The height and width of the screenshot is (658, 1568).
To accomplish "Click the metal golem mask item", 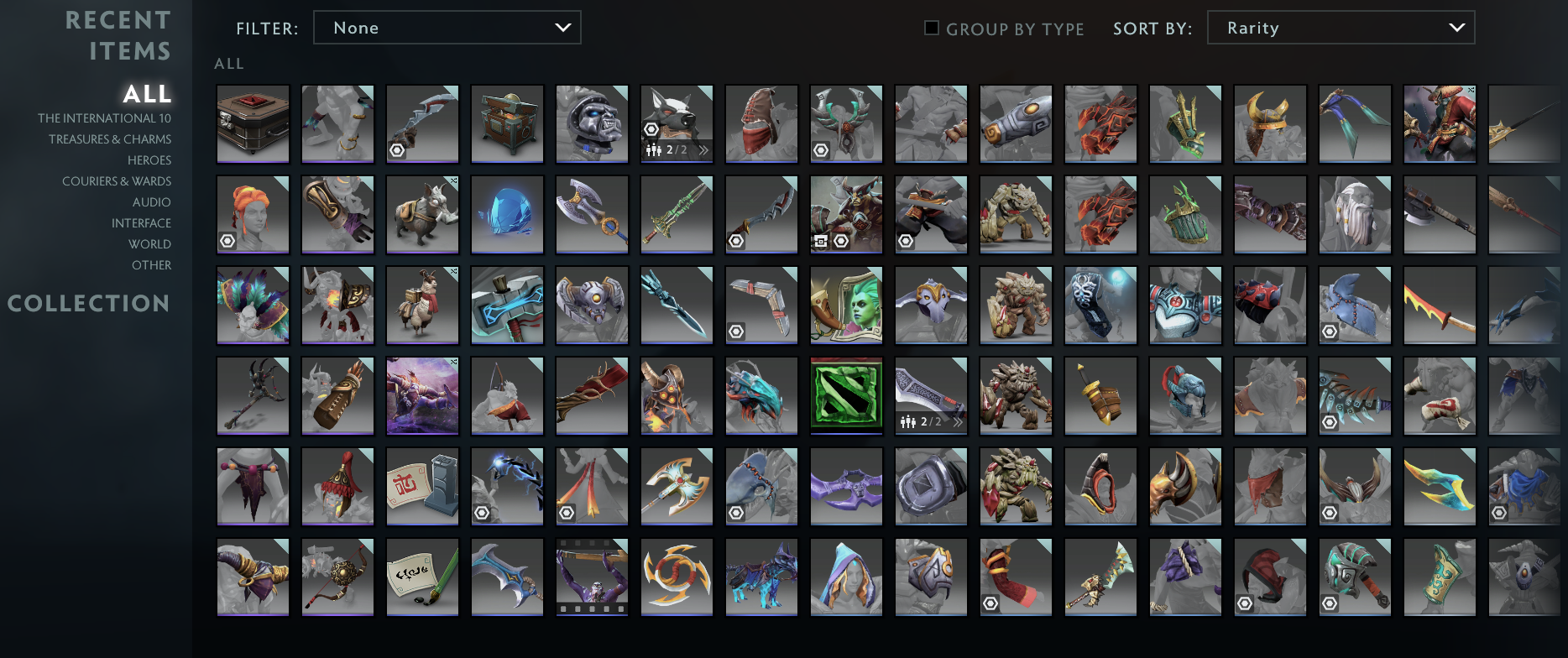I will pyautogui.click(x=592, y=123).
